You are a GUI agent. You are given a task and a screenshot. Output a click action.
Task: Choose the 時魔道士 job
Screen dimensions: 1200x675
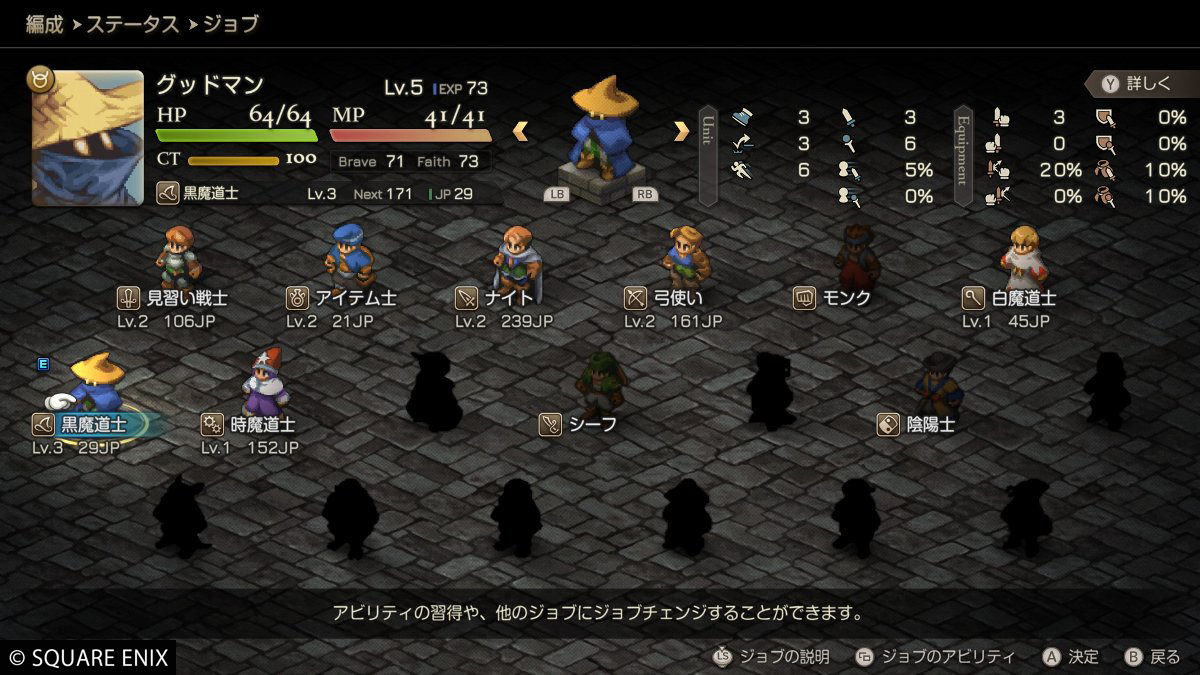265,388
